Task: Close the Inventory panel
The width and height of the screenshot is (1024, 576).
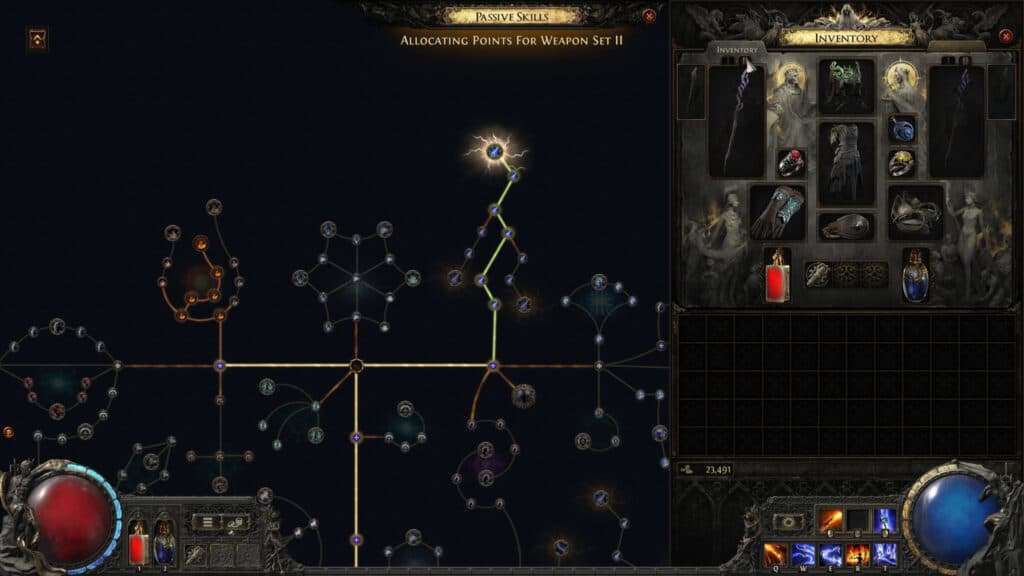Action: [1006, 37]
